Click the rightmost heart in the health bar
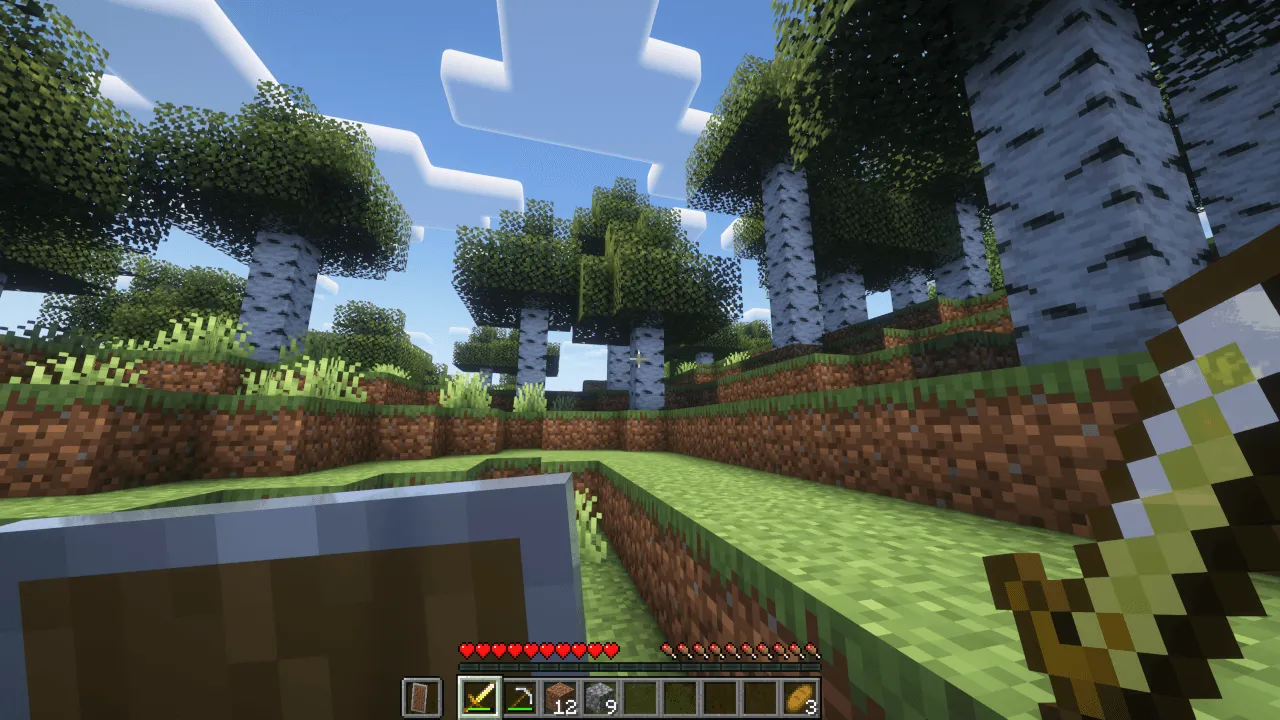This screenshot has width=1280, height=720. pyautogui.click(x=612, y=648)
